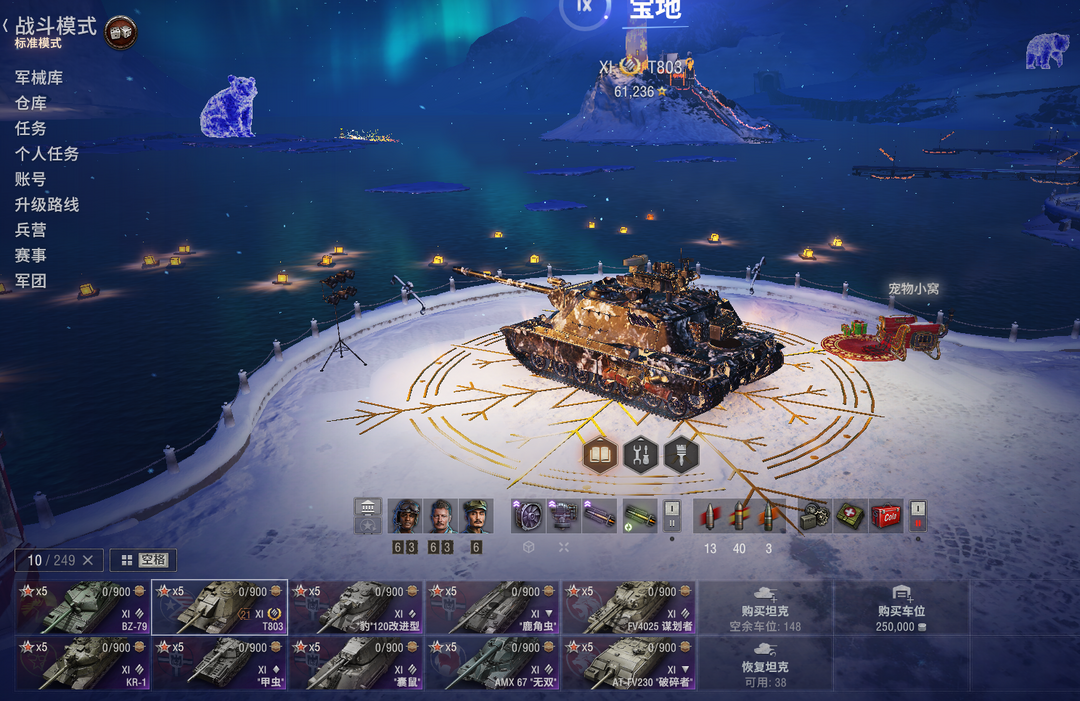
Task: Go to the 仓库 storage menu
Action: click(x=31, y=103)
